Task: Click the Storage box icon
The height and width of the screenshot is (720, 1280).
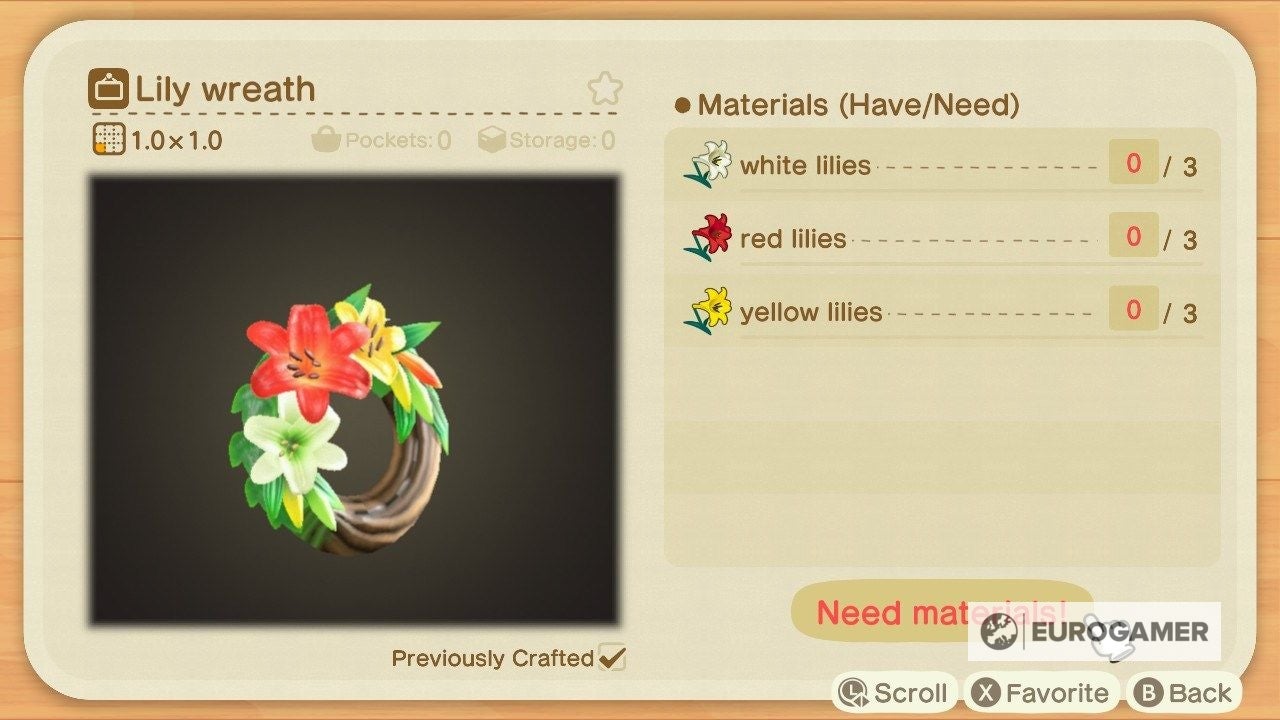Action: pyautogui.click(x=491, y=140)
